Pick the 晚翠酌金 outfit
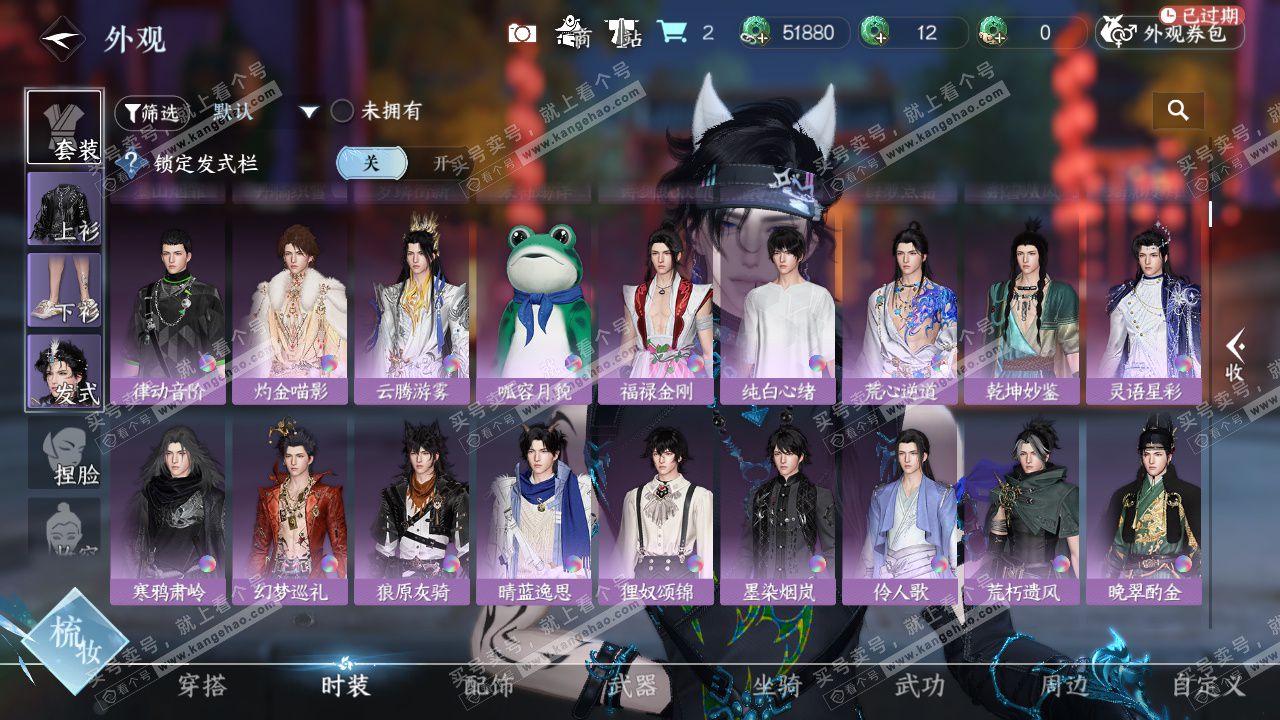Viewport: 1280px width, 720px height. (x=1144, y=510)
